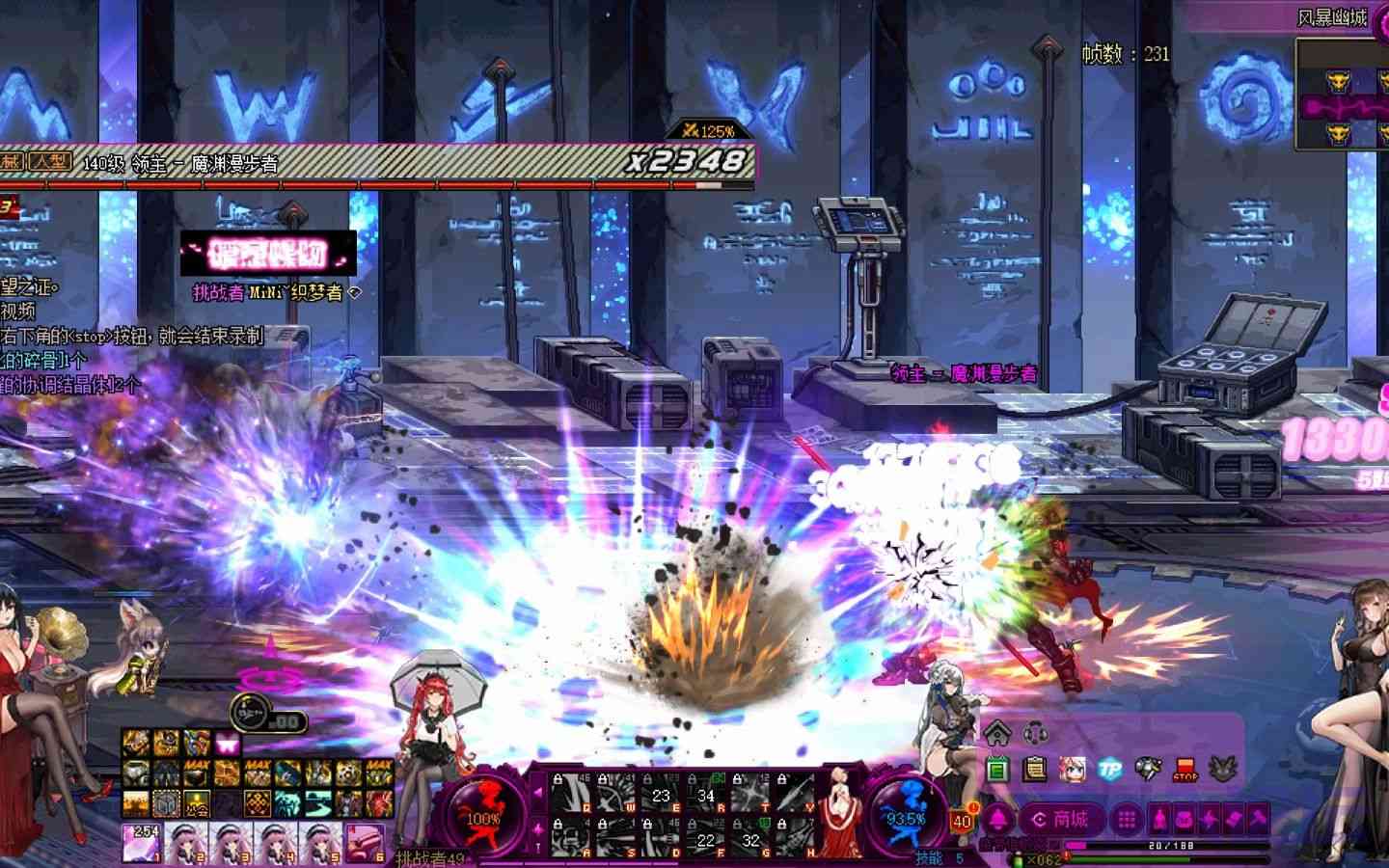Open the nine-dot grid menu button
This screenshot has width=1389, height=868.
(1126, 820)
